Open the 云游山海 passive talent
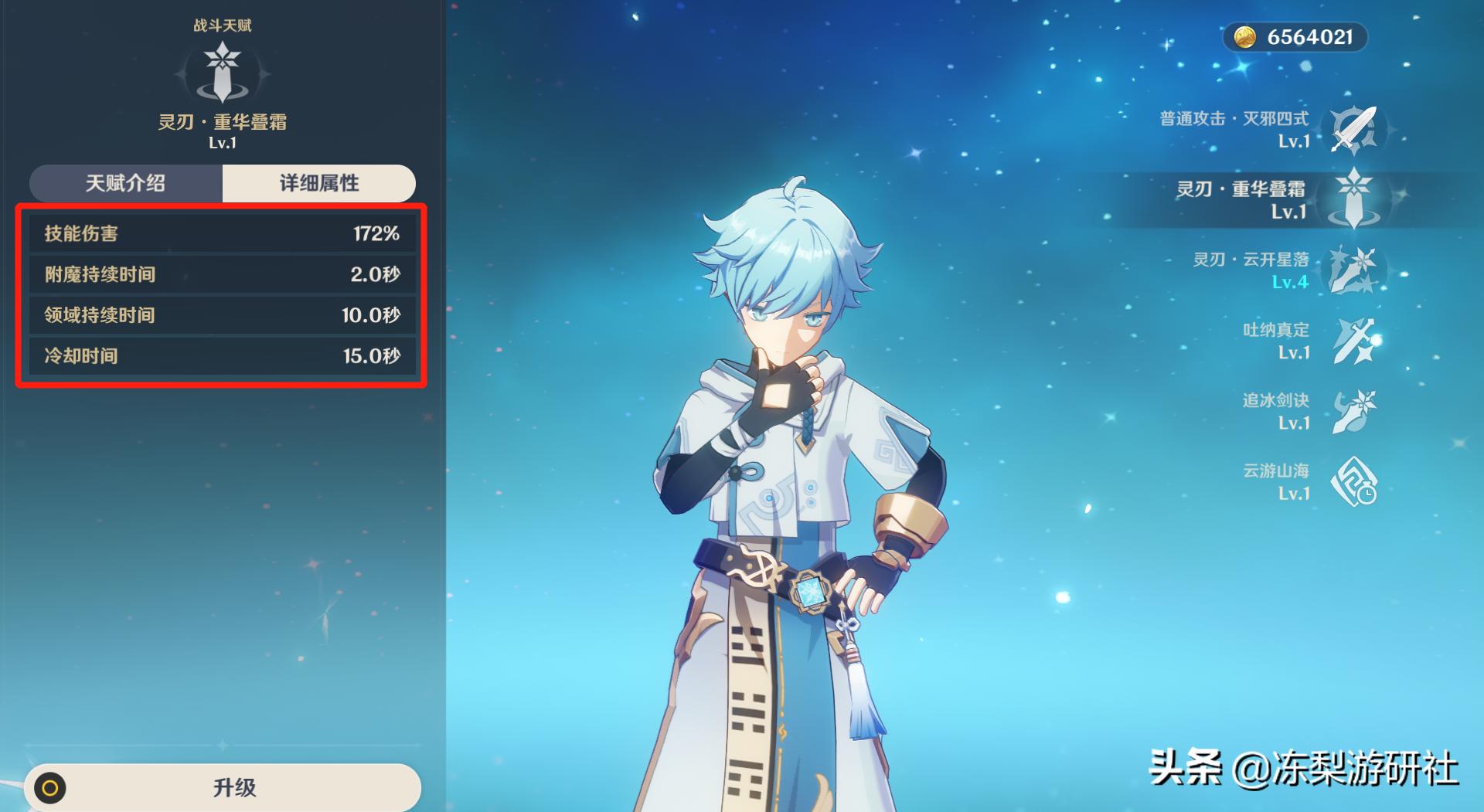 [x=1353, y=481]
